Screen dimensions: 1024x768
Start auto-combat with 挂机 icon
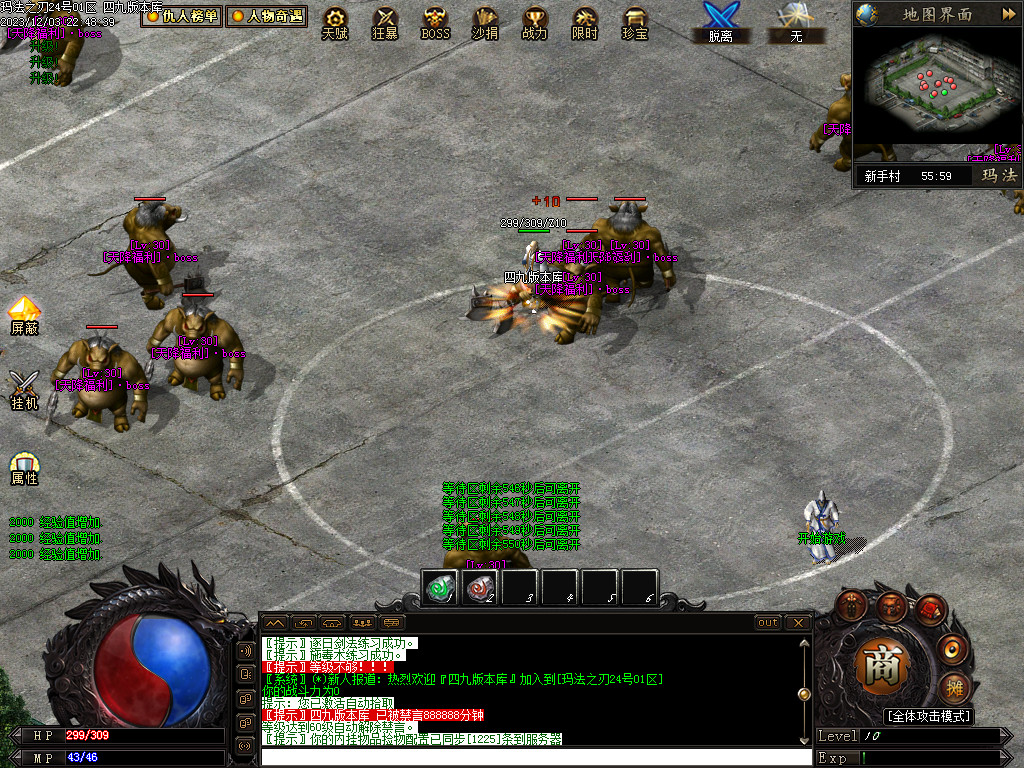coord(25,390)
